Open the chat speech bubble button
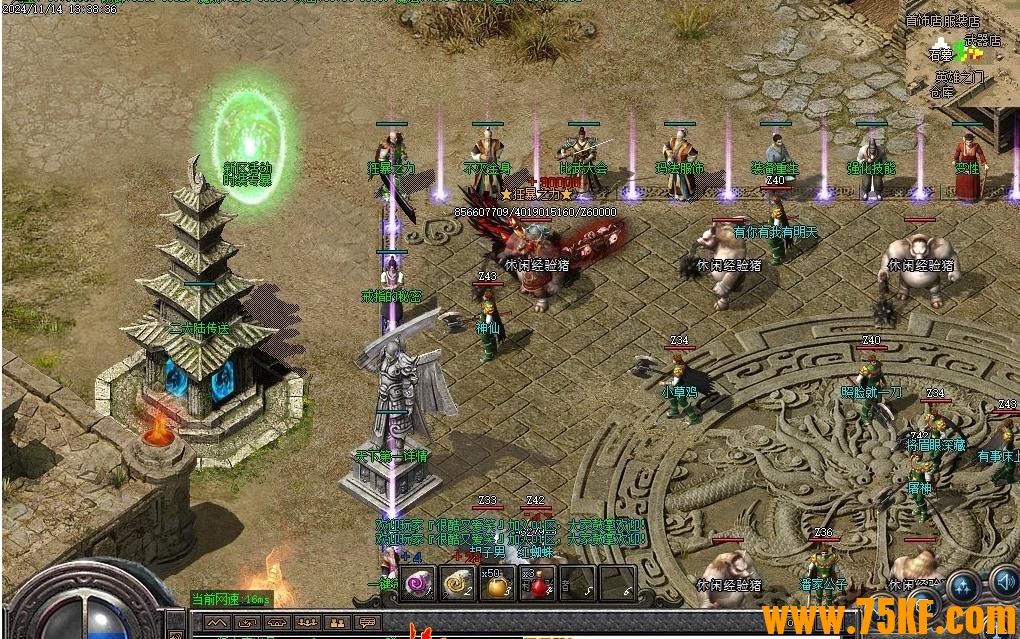This screenshot has height=639, width=1020. pos(367,623)
